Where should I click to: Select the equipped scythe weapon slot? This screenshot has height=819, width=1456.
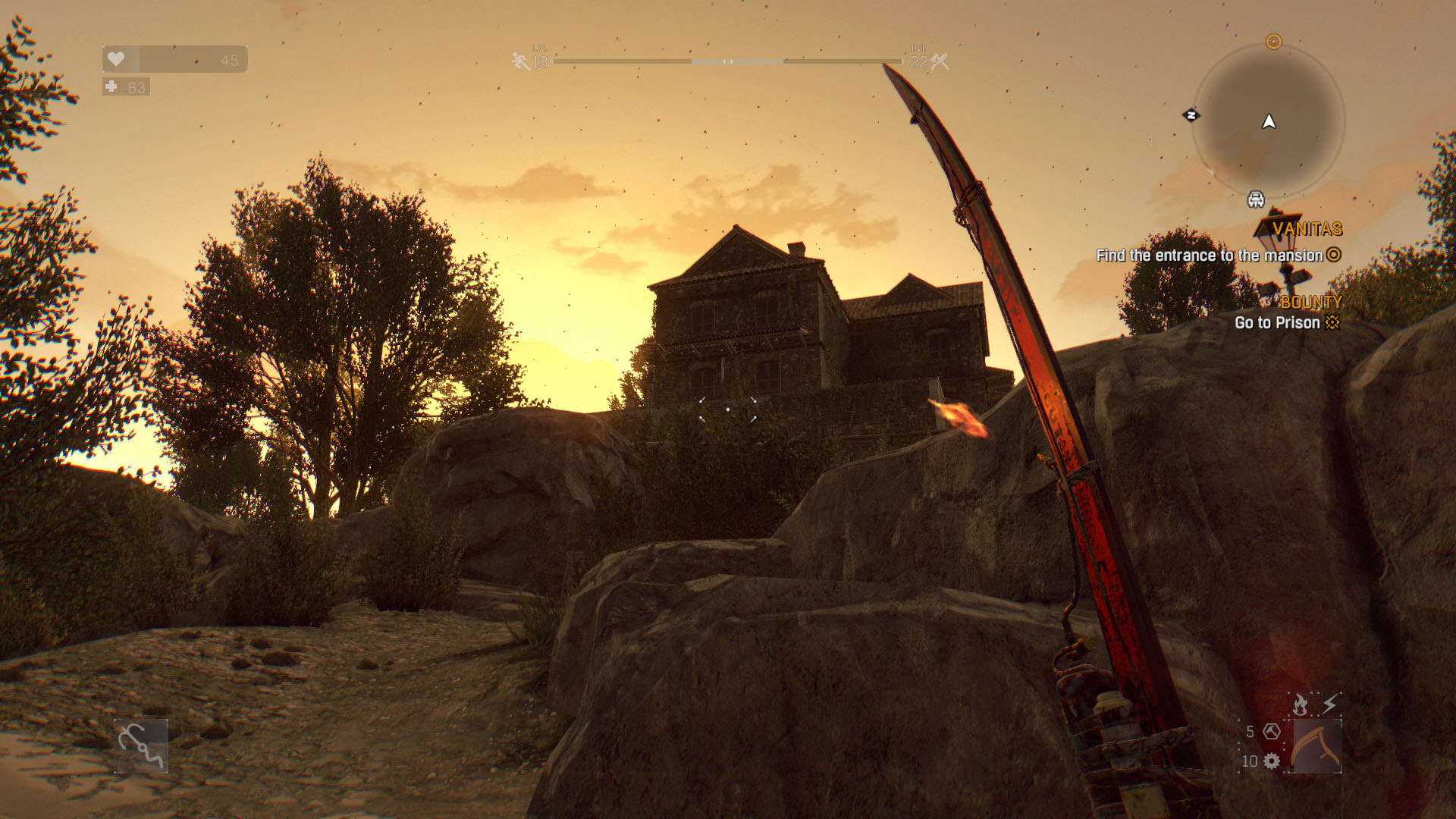(1316, 746)
